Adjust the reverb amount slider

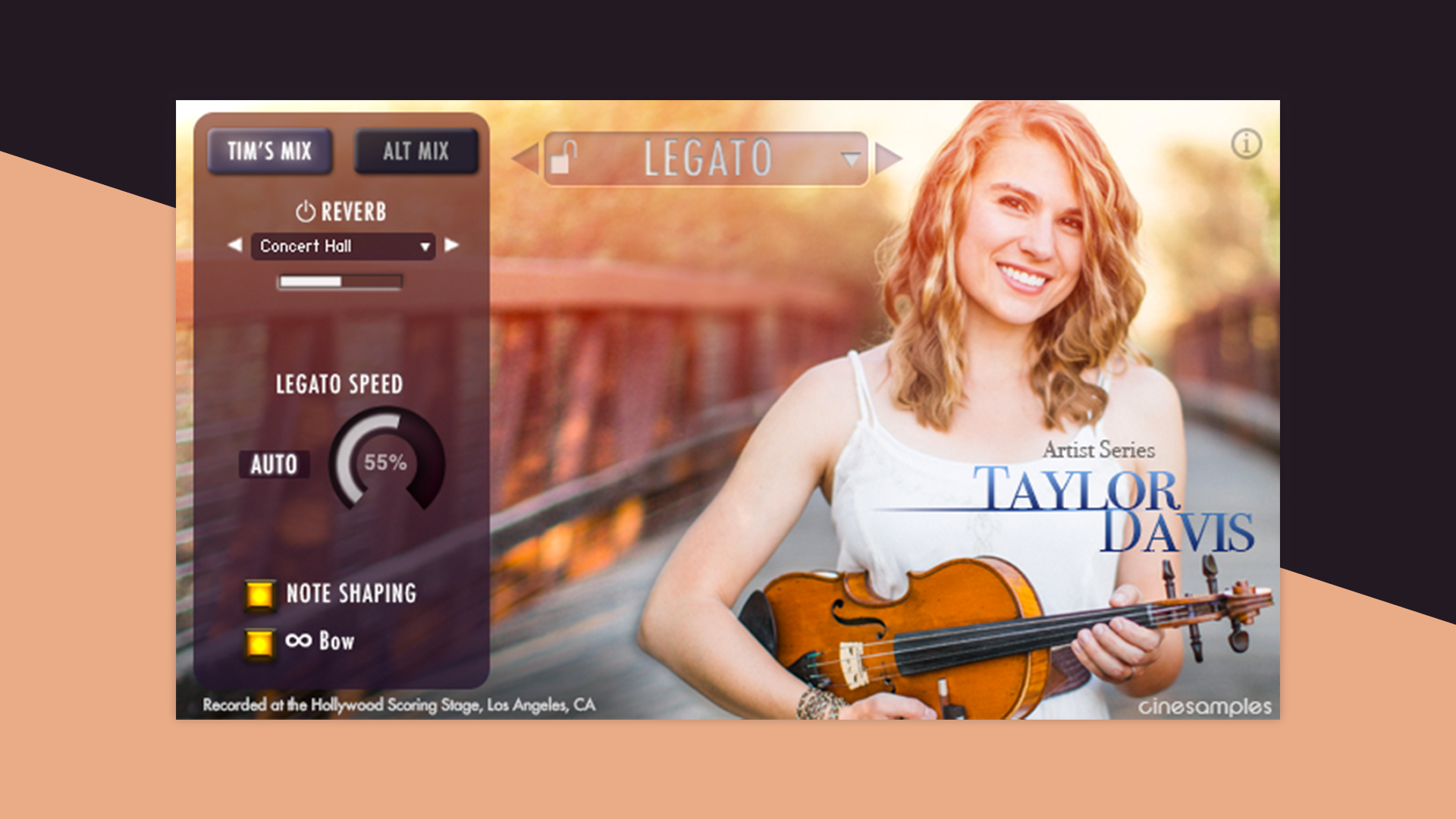(x=340, y=281)
